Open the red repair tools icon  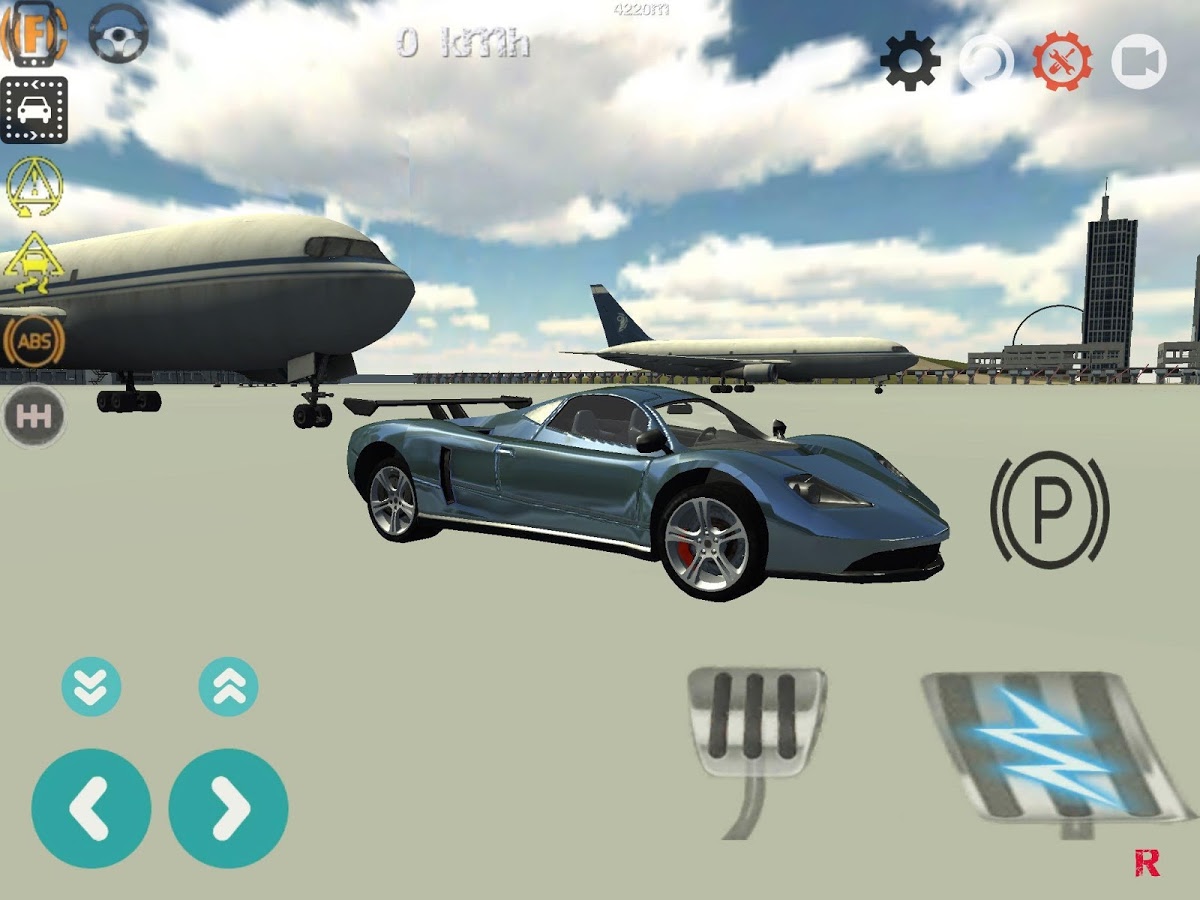[1062, 62]
